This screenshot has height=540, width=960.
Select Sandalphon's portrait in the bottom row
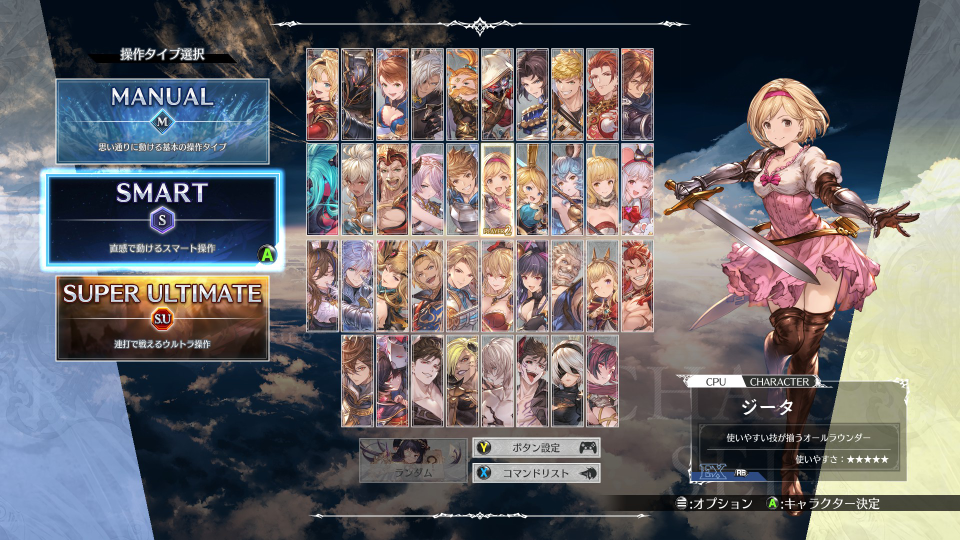tap(358, 381)
